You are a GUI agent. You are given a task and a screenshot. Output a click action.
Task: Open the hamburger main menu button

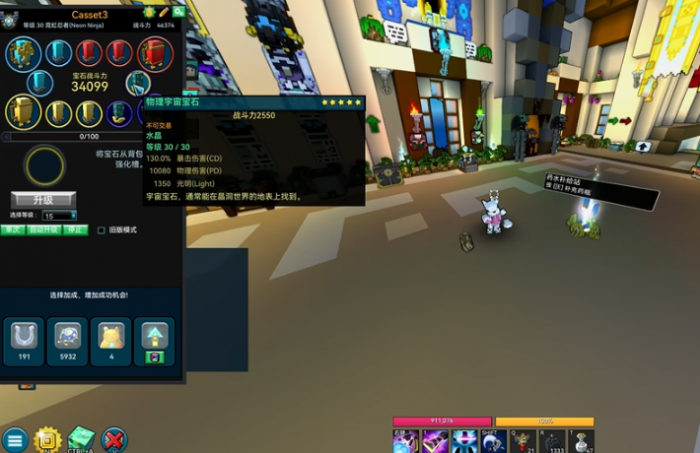(x=14, y=439)
